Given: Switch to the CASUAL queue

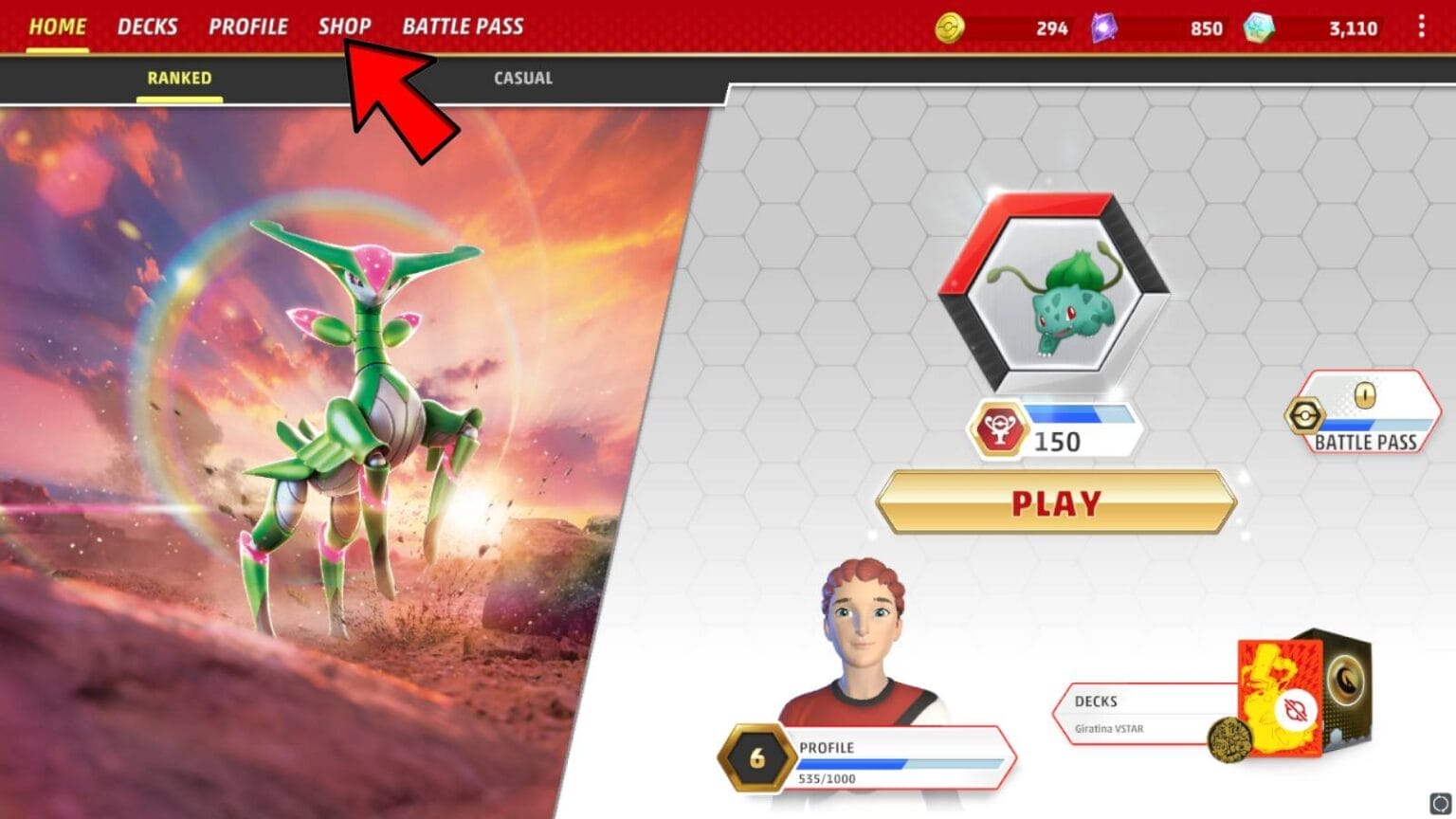Looking at the screenshot, I should coord(521,78).
